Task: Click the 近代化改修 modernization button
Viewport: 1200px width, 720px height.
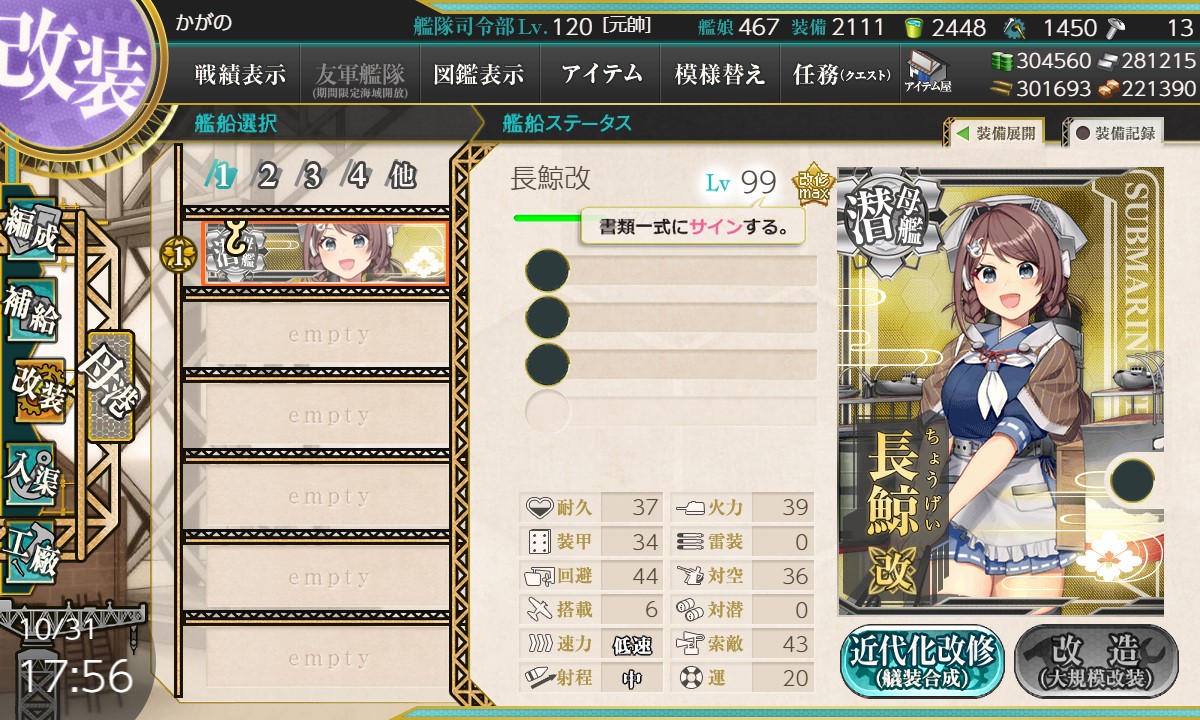Action: click(922, 661)
